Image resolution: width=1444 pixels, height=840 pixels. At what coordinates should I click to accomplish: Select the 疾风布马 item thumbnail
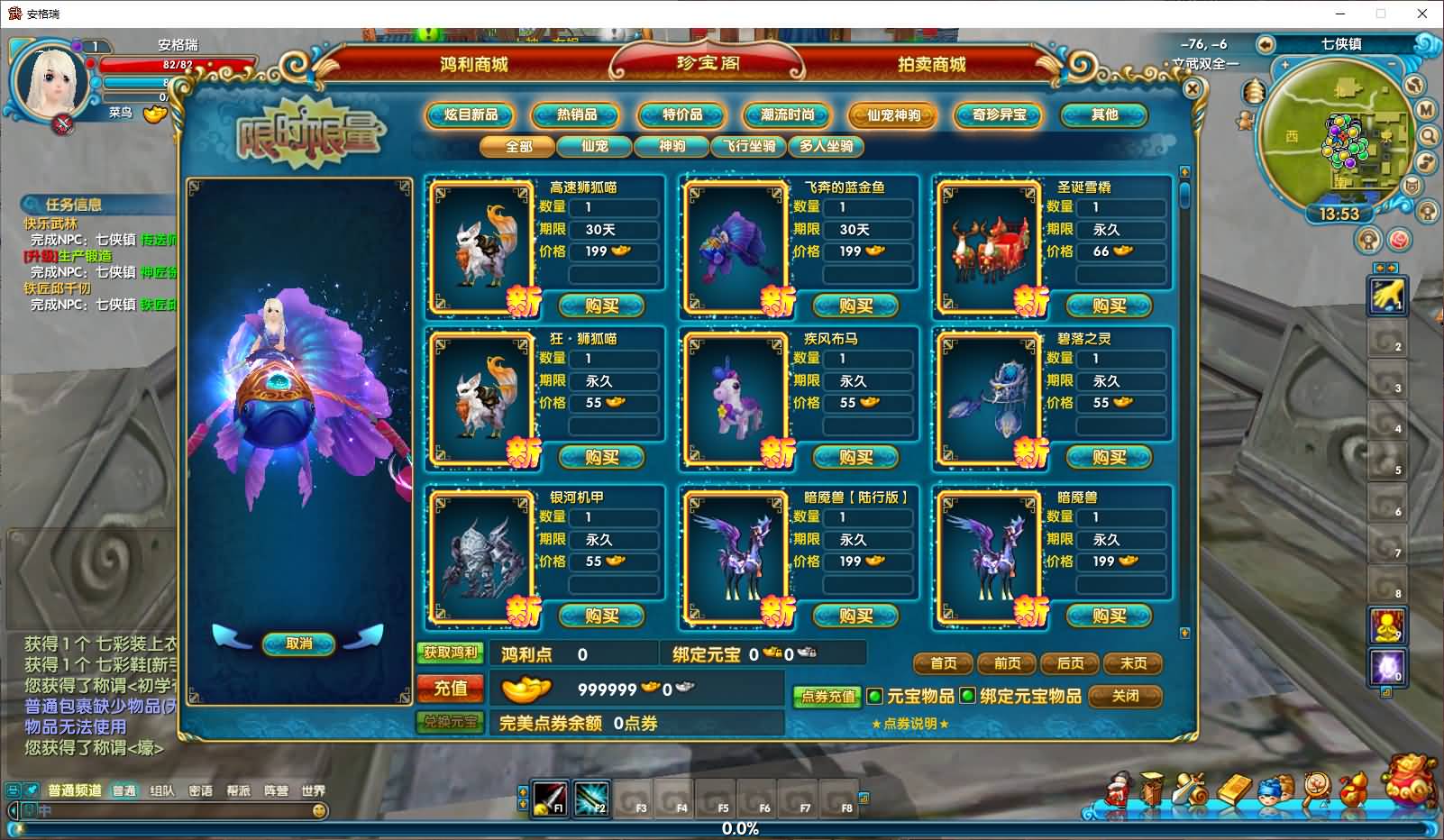tap(735, 396)
